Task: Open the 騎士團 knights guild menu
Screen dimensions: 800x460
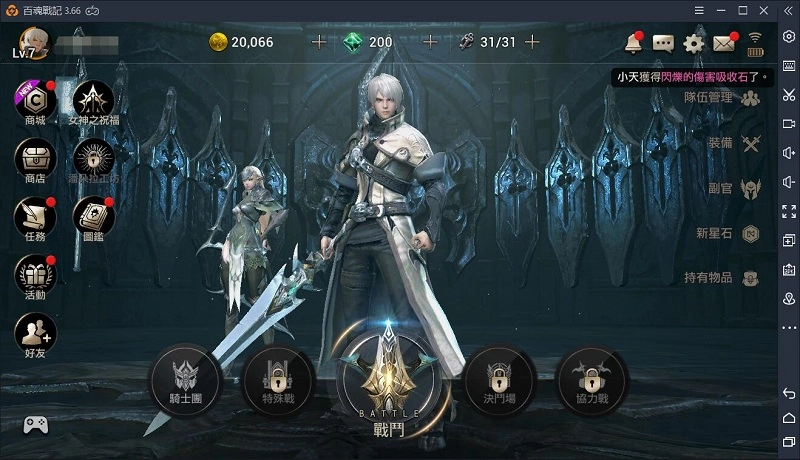Action: 184,379
